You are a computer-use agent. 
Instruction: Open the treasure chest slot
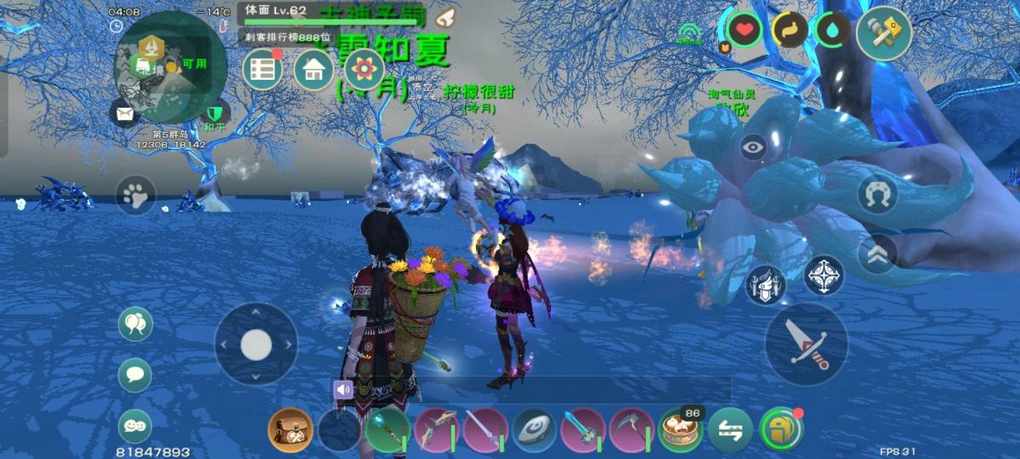(289, 431)
